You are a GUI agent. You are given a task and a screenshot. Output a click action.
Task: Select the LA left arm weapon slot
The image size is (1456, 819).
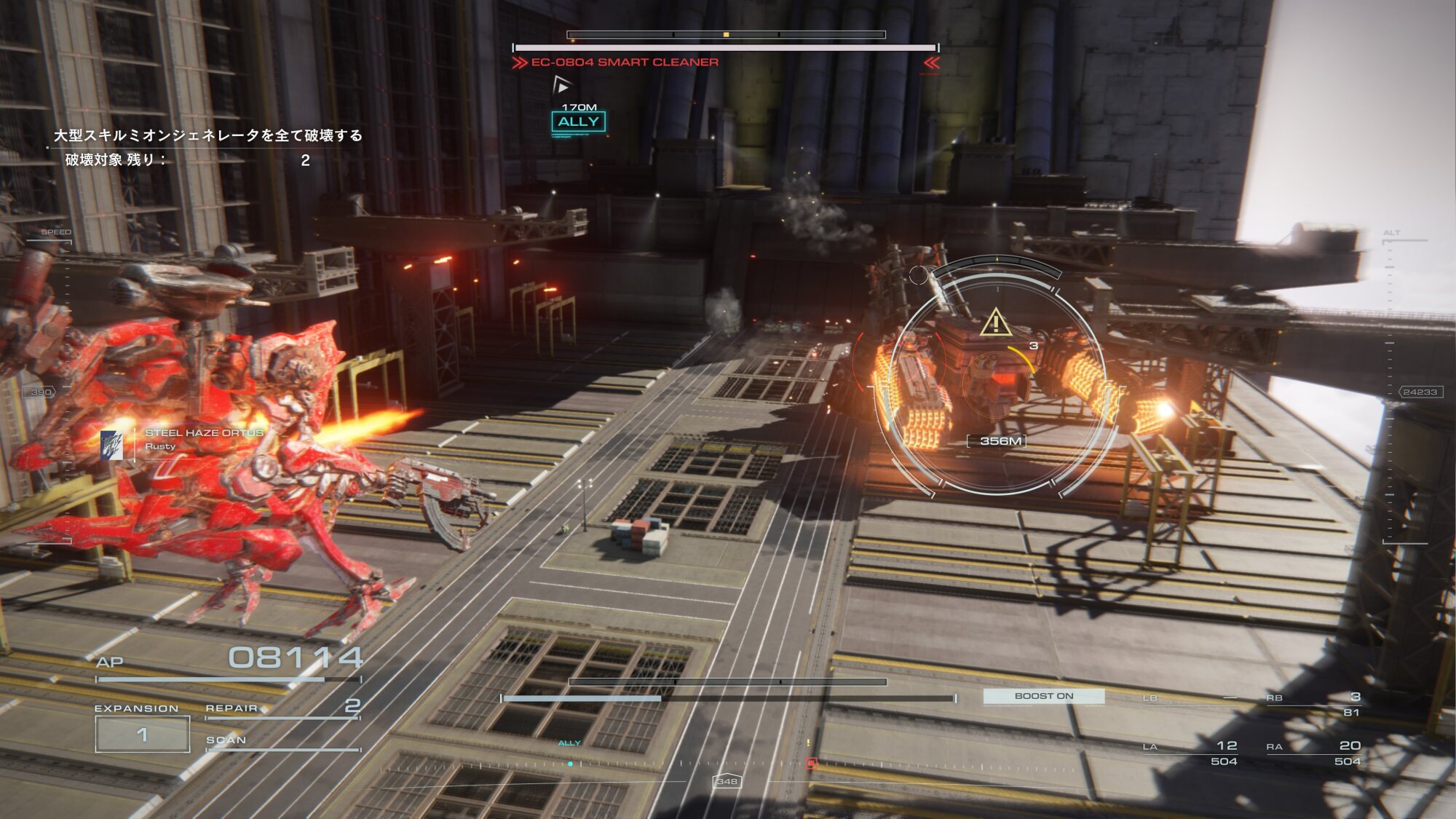tap(1190, 753)
